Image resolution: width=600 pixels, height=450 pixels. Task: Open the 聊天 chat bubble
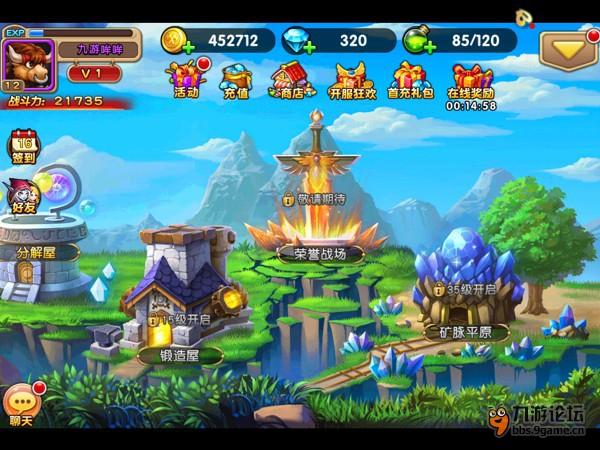coord(21,404)
